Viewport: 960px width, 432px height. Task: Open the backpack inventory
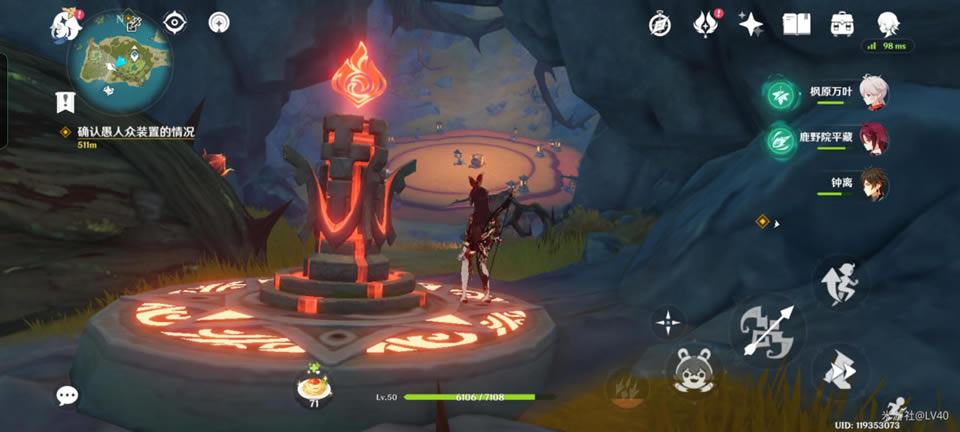pyautogui.click(x=842, y=24)
